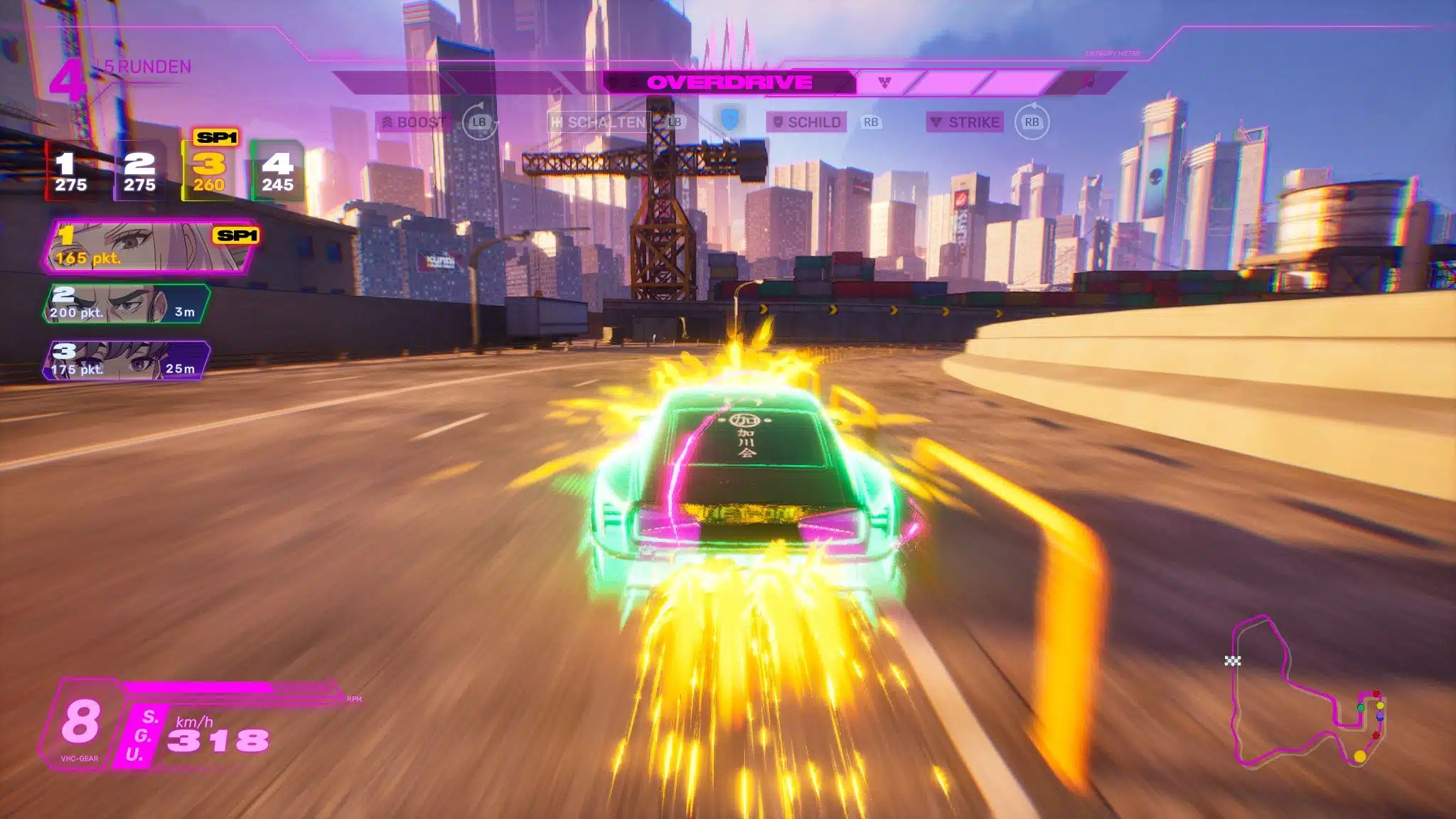This screenshot has width=1456, height=819.
Task: Select the SCHALTEN ability label
Action: (599, 122)
